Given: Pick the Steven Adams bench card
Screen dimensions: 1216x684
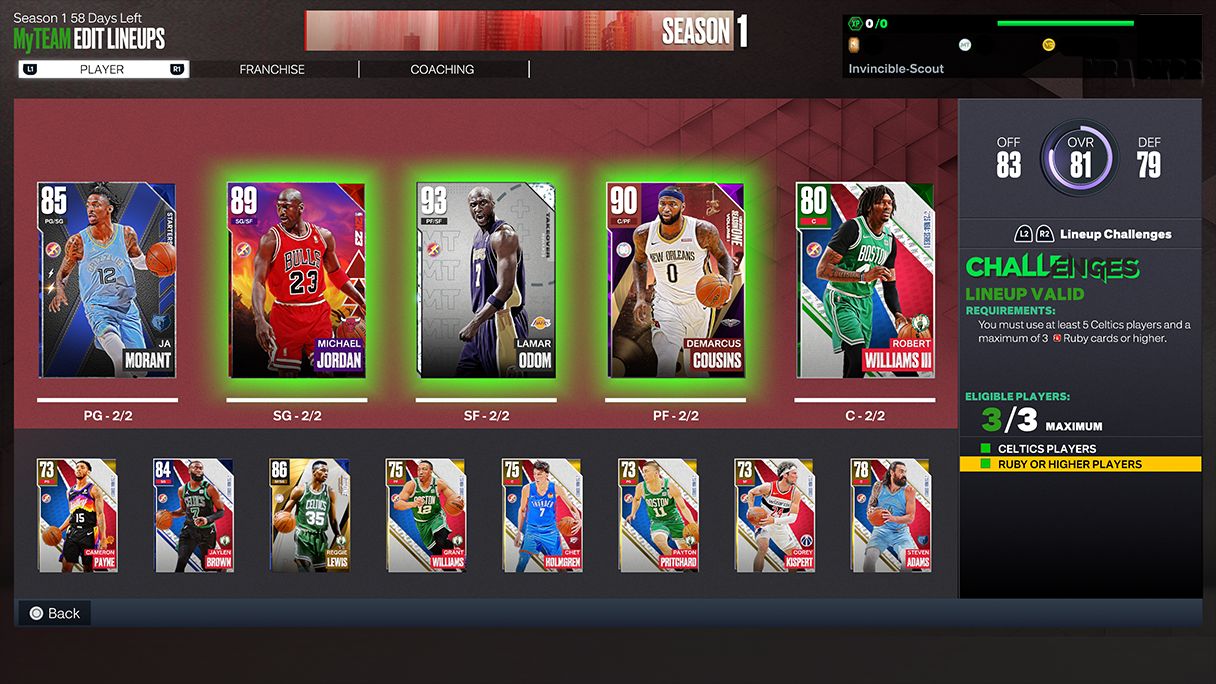Looking at the screenshot, I should point(891,515).
